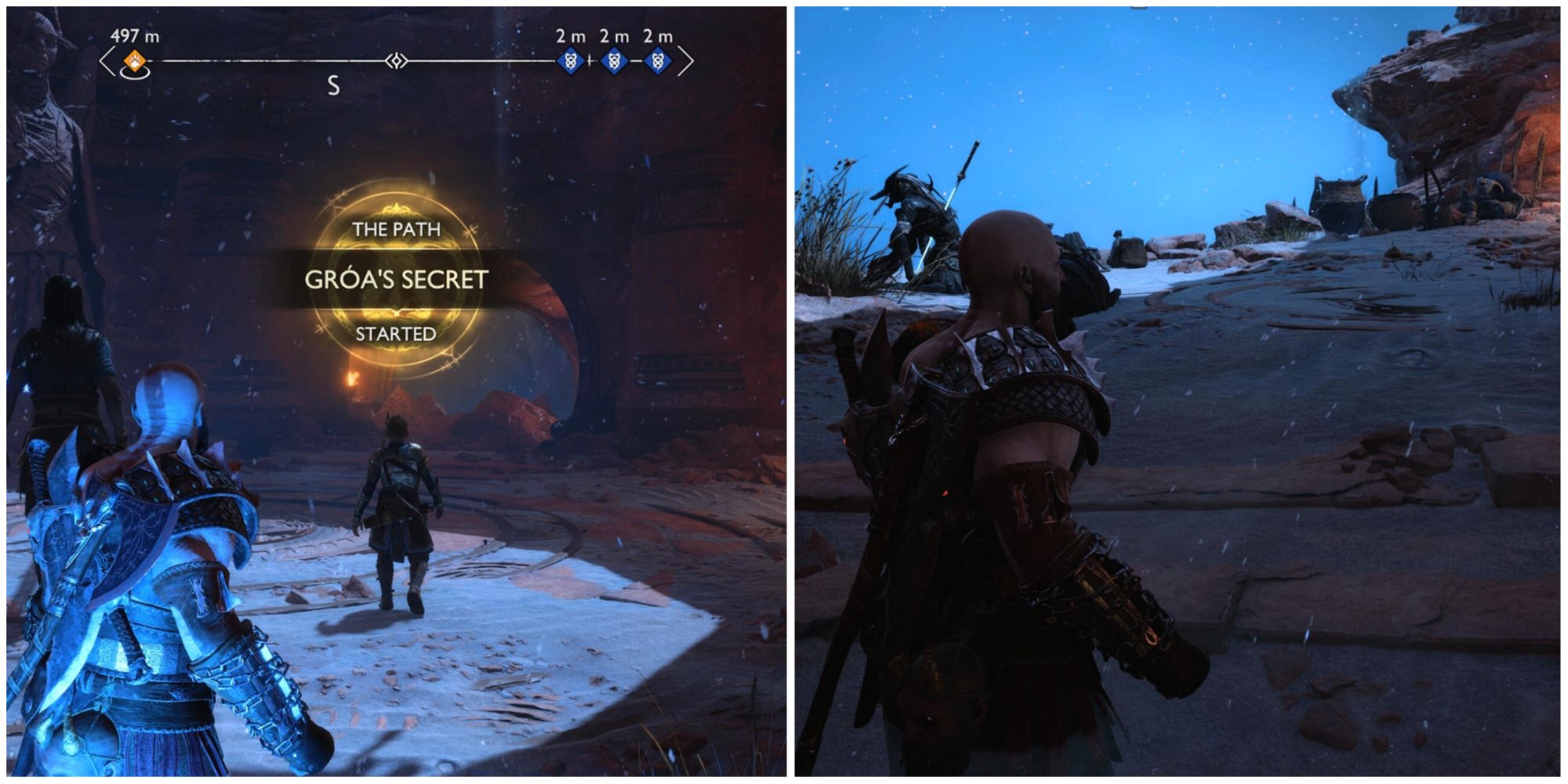Click the S south heading on compass
The image size is (1568, 784).
tap(332, 86)
